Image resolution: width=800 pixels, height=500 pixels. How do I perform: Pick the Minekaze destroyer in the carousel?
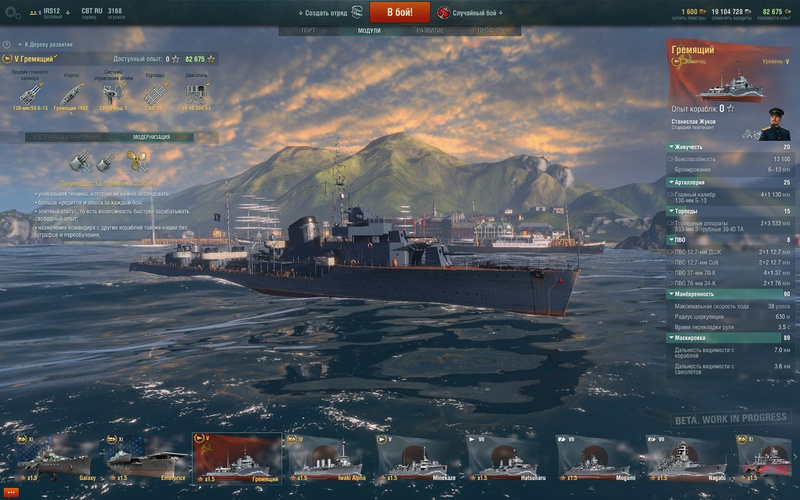tap(417, 459)
